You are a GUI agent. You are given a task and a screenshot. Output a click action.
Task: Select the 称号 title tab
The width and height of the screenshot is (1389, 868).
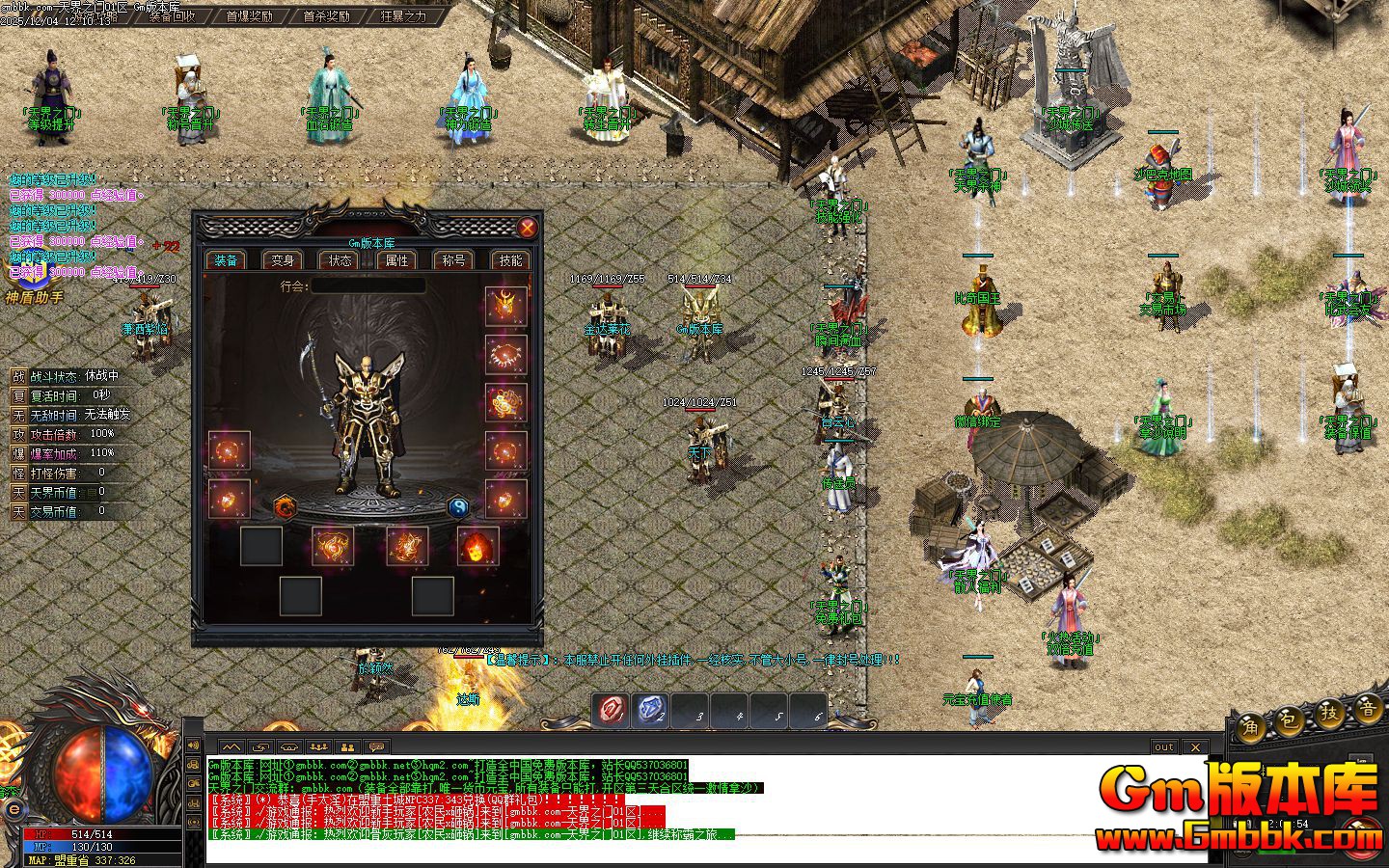[x=453, y=260]
